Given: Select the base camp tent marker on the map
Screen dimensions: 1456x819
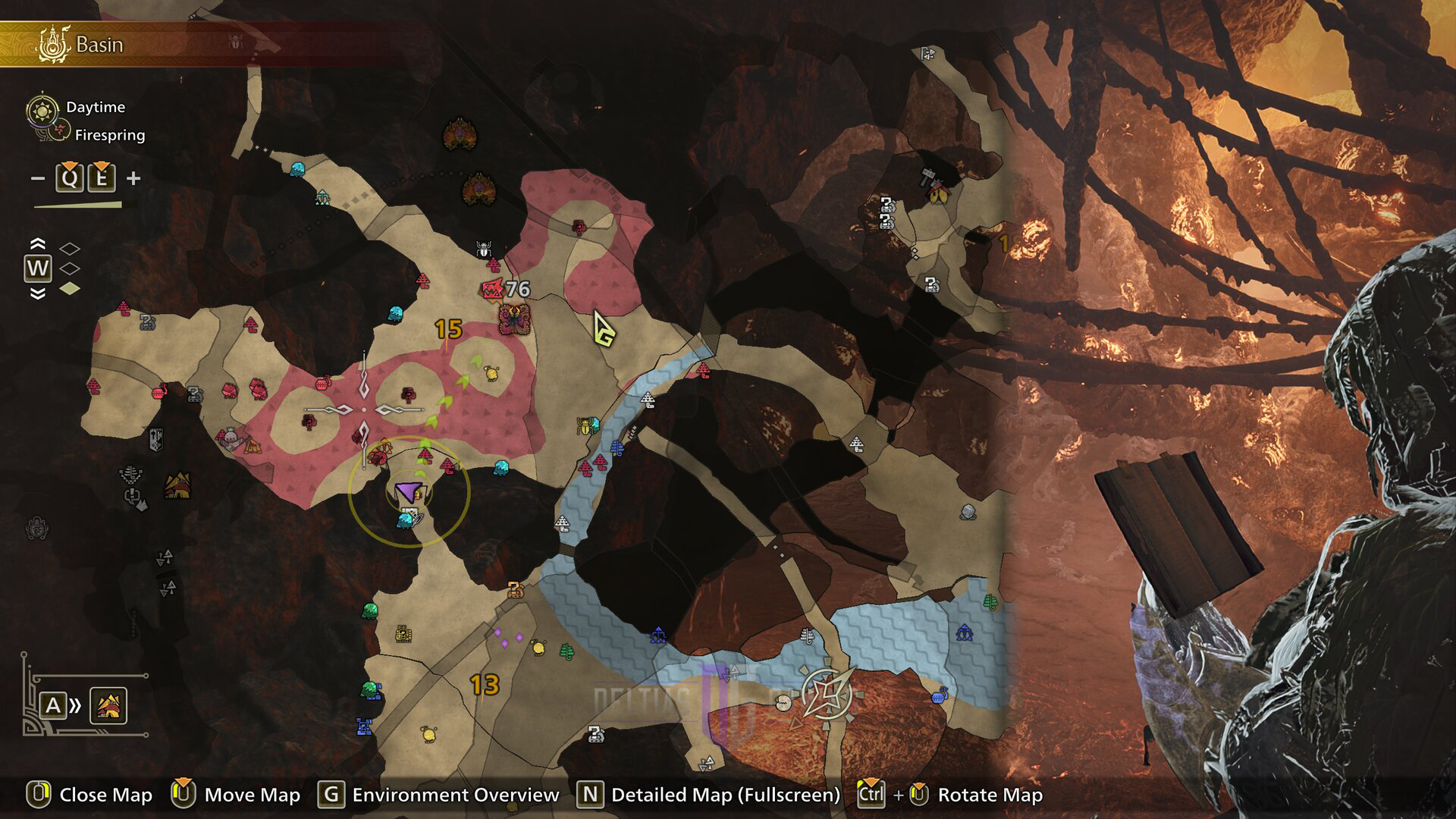Looking at the screenshot, I should pyautogui.click(x=177, y=485).
